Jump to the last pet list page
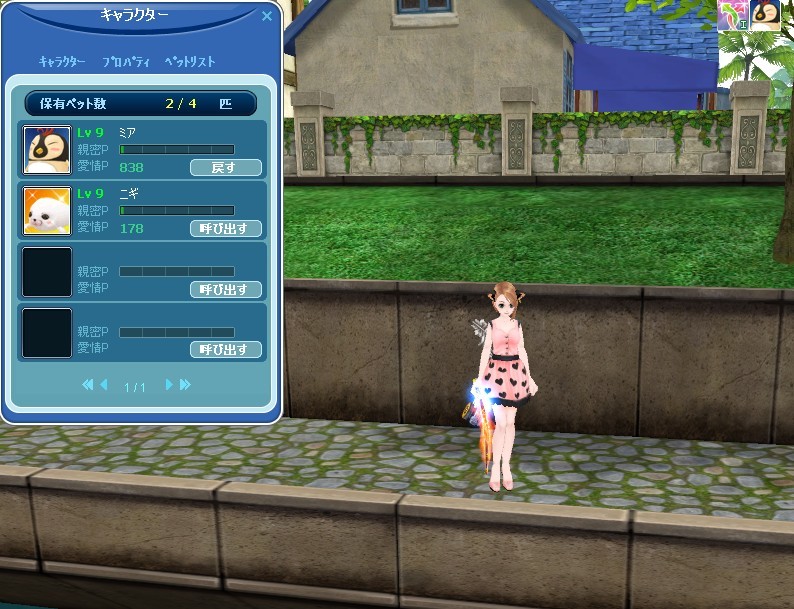This screenshot has height=609, width=794. click(185, 385)
